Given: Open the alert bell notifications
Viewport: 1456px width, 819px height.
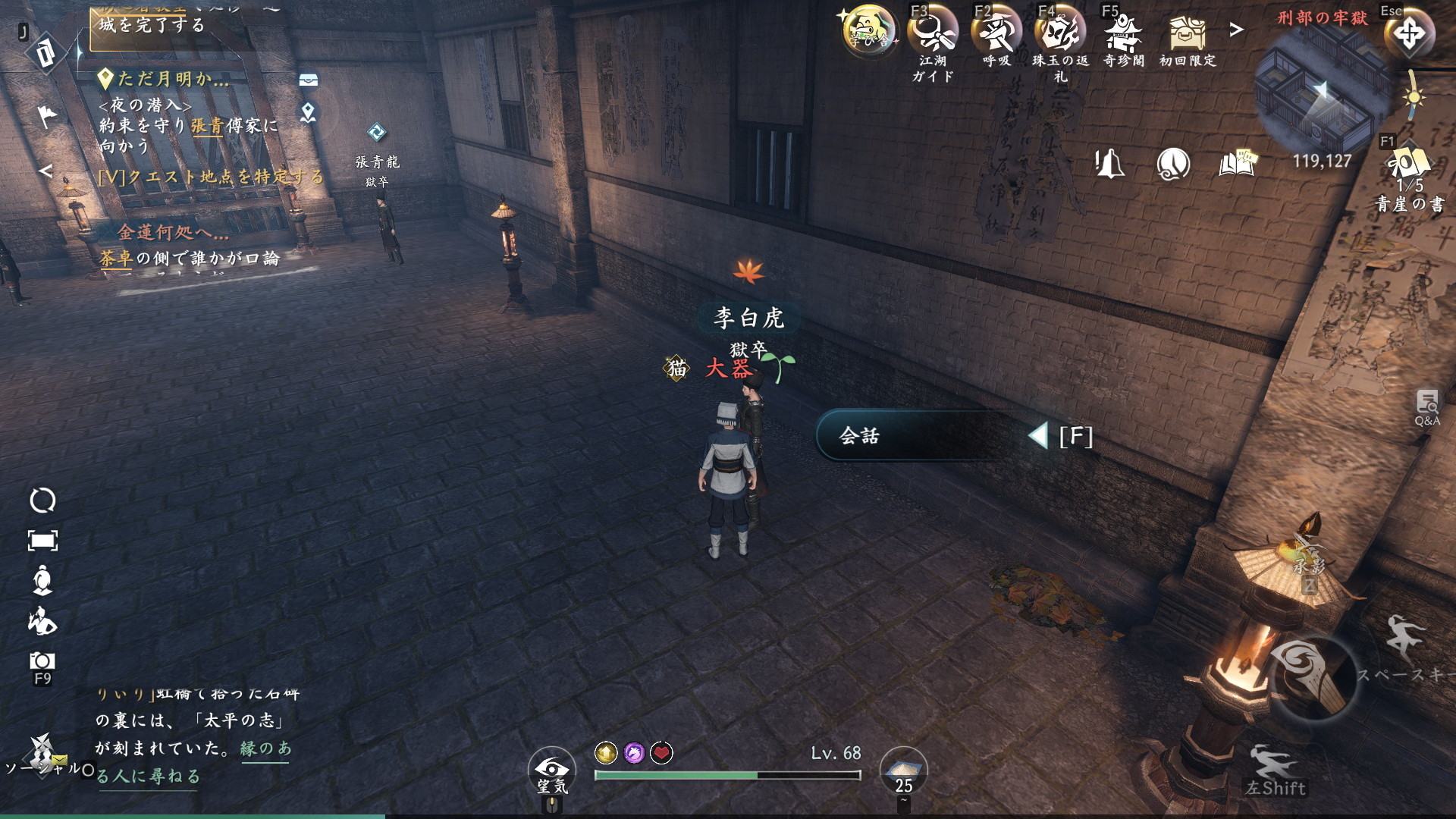Looking at the screenshot, I should click(1109, 163).
